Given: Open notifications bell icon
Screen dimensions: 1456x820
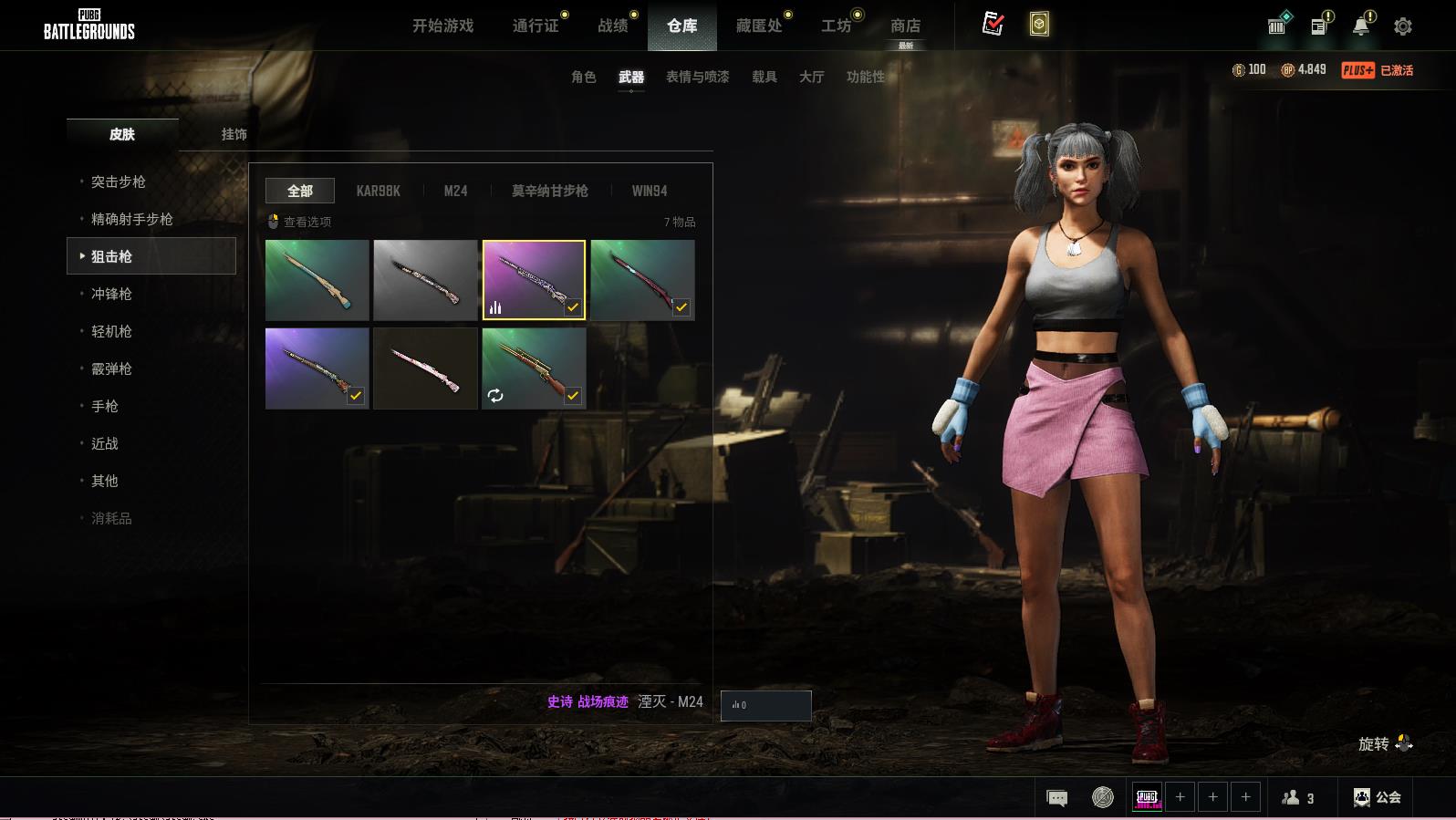Looking at the screenshot, I should 1360,26.
